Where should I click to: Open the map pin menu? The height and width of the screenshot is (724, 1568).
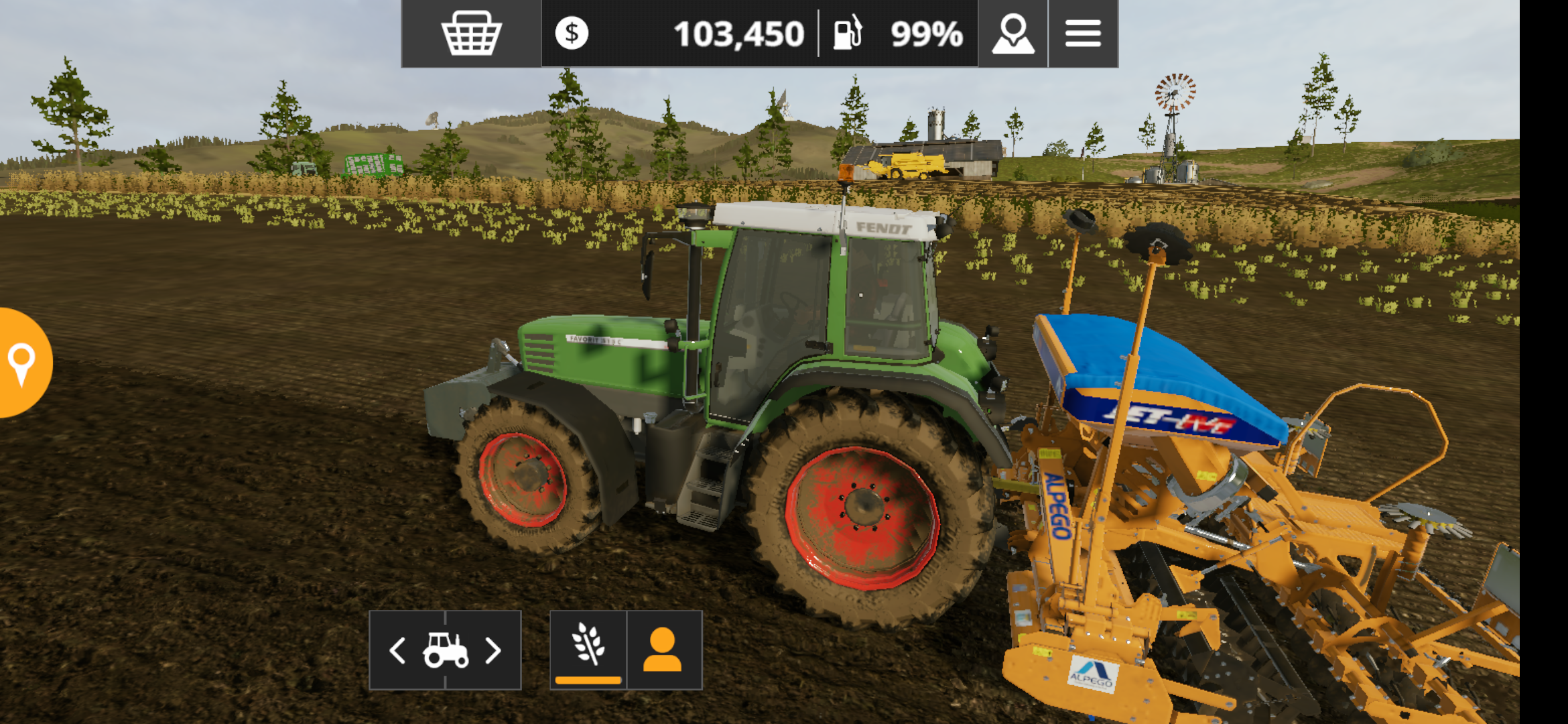tap(1012, 33)
